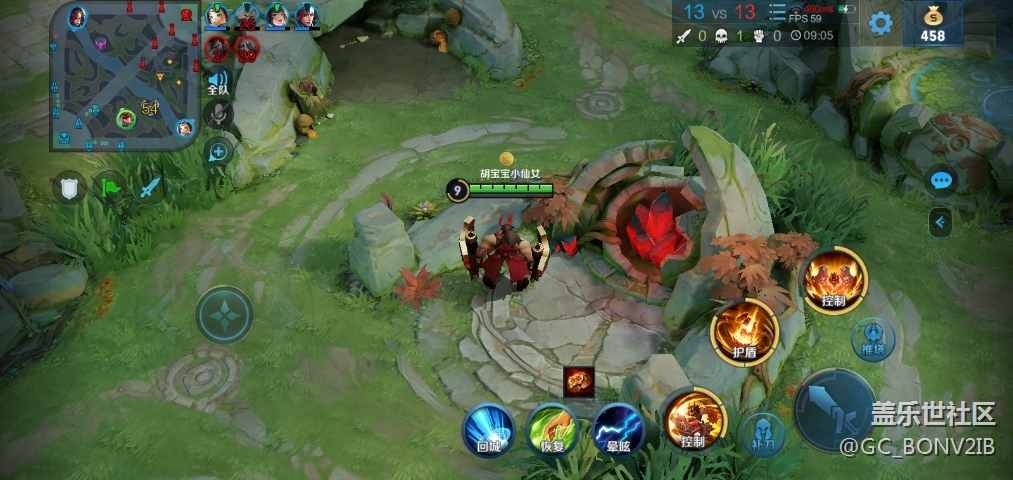Send the shield defend signal
Viewport: 1013px width, 480px height.
click(69, 188)
